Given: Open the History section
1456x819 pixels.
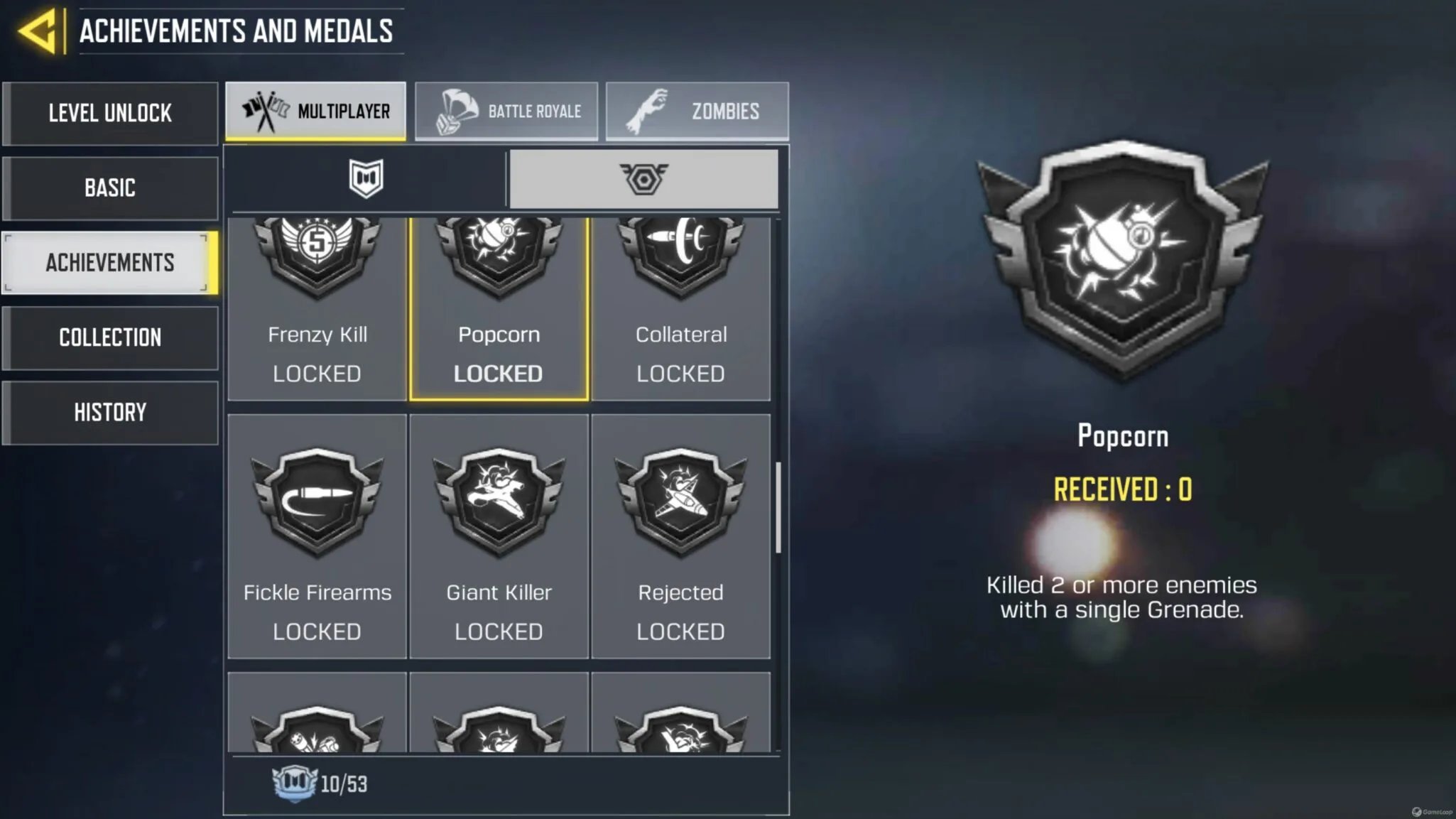Looking at the screenshot, I should pos(110,412).
